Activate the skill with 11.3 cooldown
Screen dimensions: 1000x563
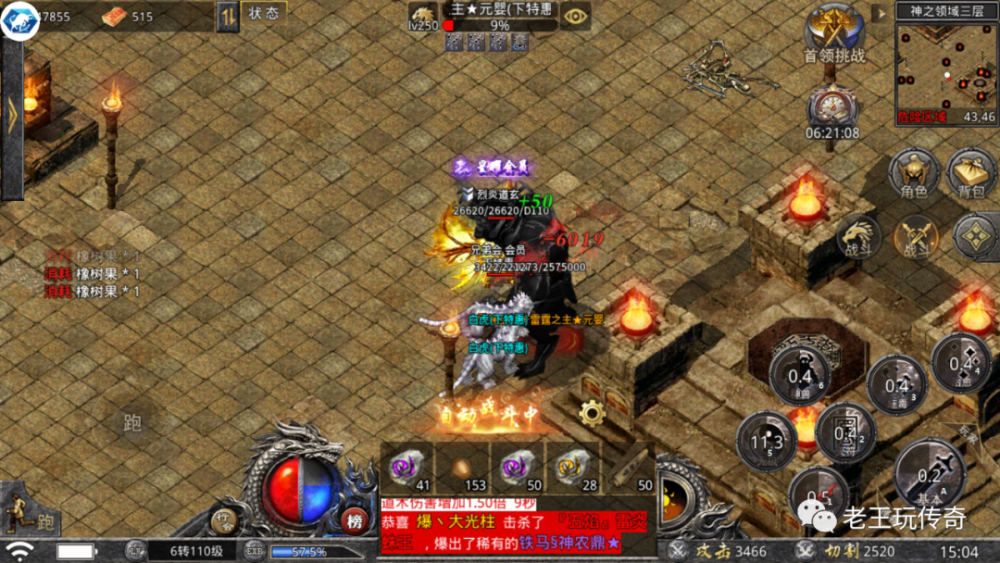(766, 442)
